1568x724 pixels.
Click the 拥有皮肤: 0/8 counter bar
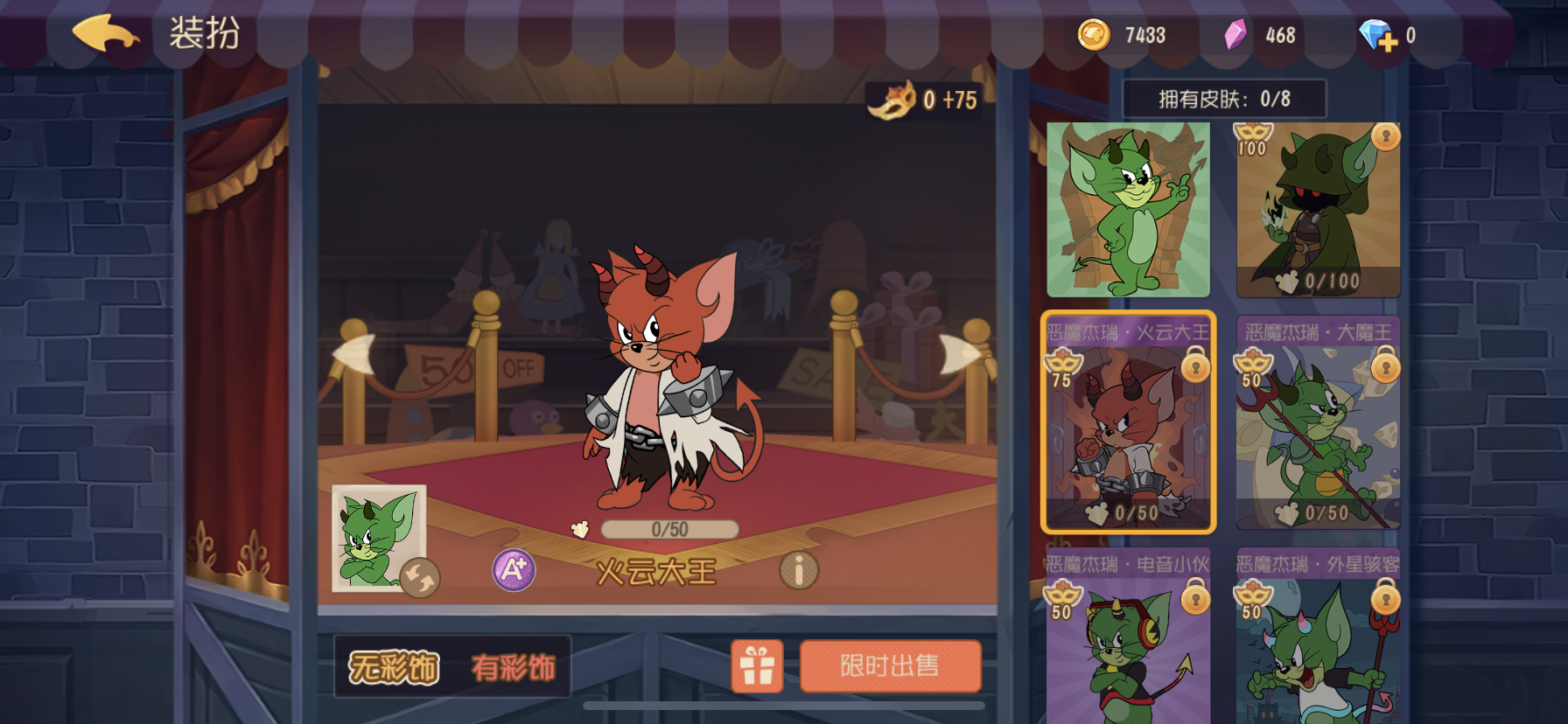point(1225,97)
